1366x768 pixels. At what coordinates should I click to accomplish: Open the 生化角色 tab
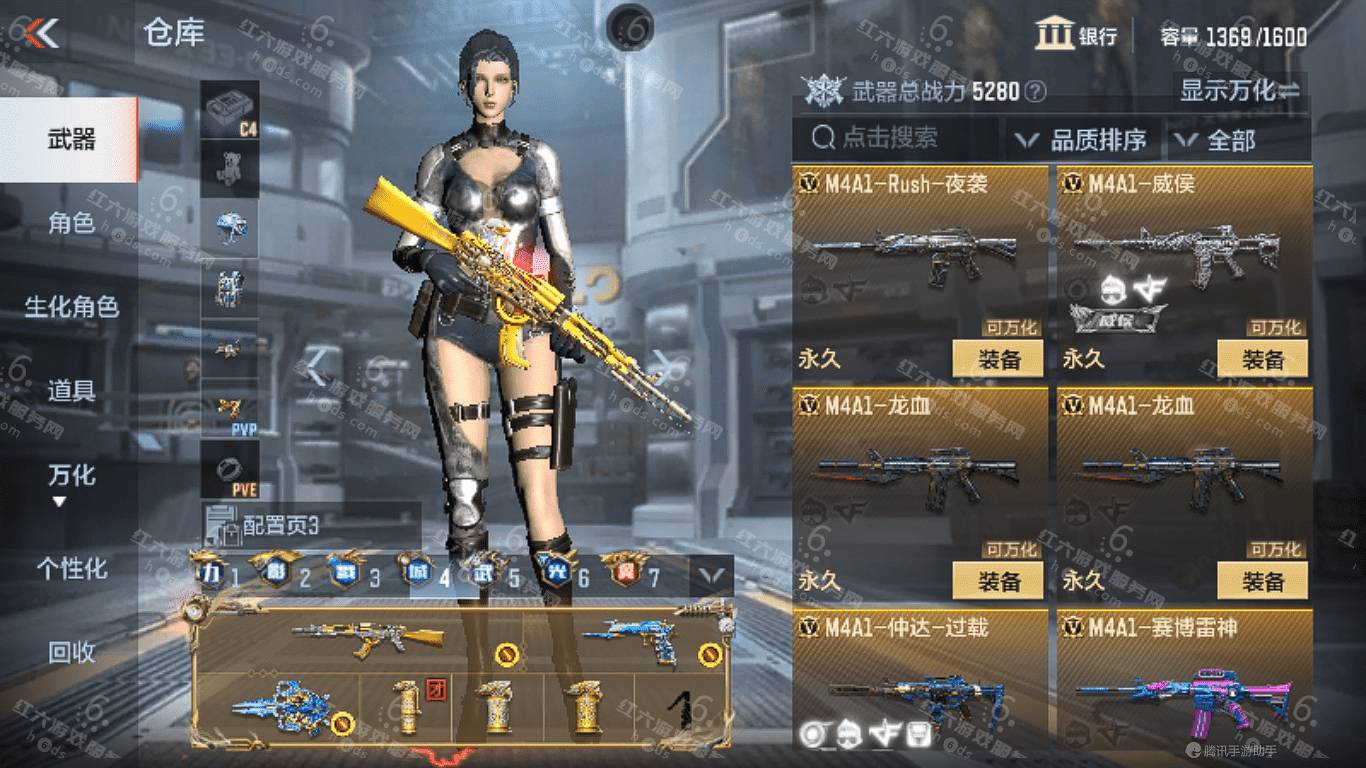[x=70, y=306]
